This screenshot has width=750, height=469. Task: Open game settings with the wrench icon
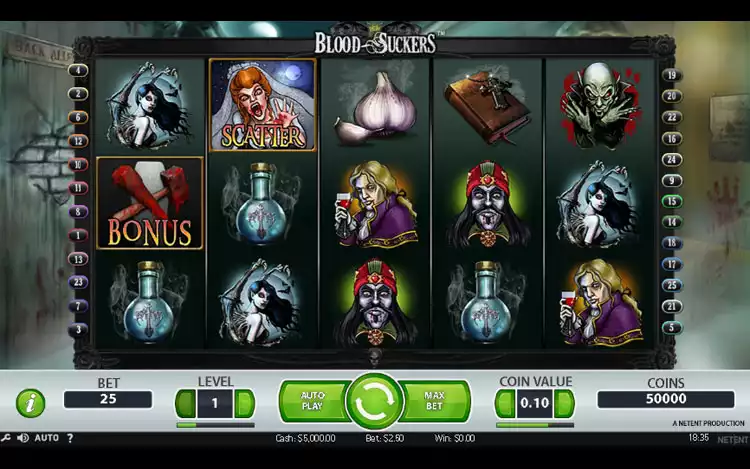pyautogui.click(x=7, y=438)
